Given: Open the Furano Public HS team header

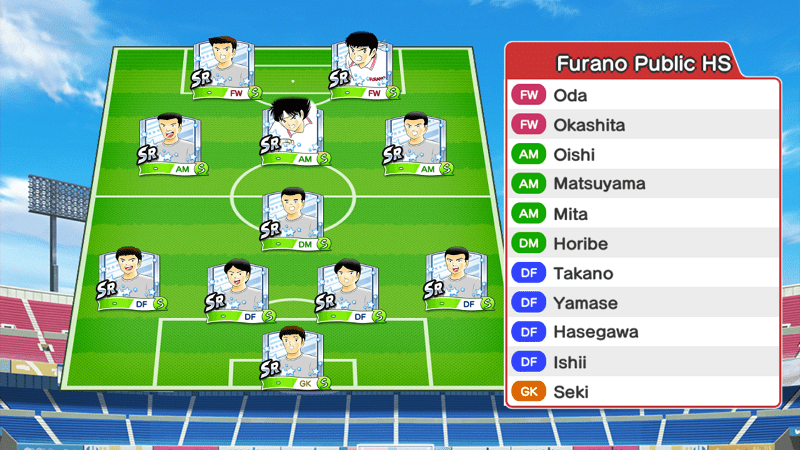Looking at the screenshot, I should click(x=642, y=64).
